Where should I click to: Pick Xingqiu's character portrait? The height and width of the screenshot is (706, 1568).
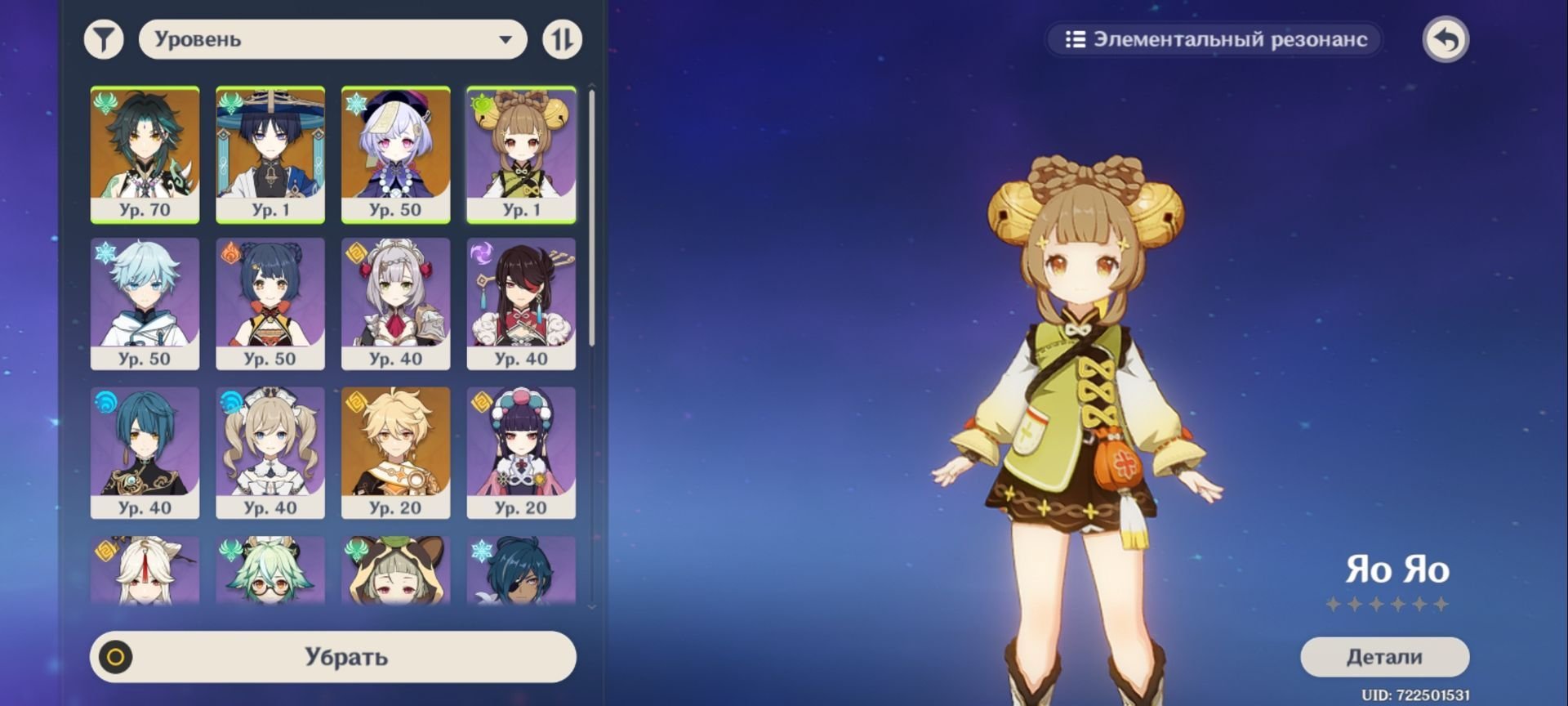point(145,452)
